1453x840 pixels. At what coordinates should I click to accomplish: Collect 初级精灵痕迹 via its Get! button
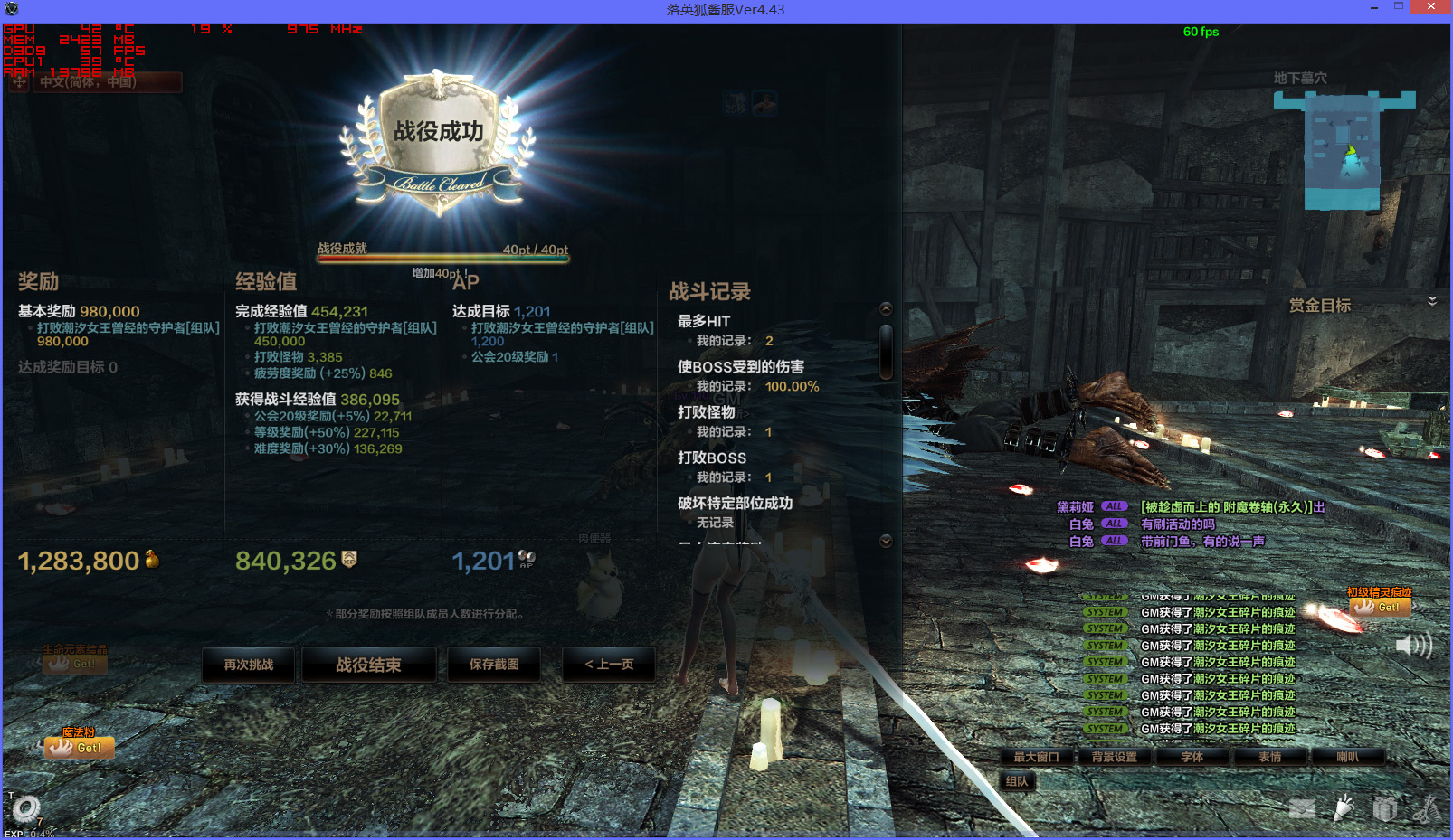point(1381,607)
